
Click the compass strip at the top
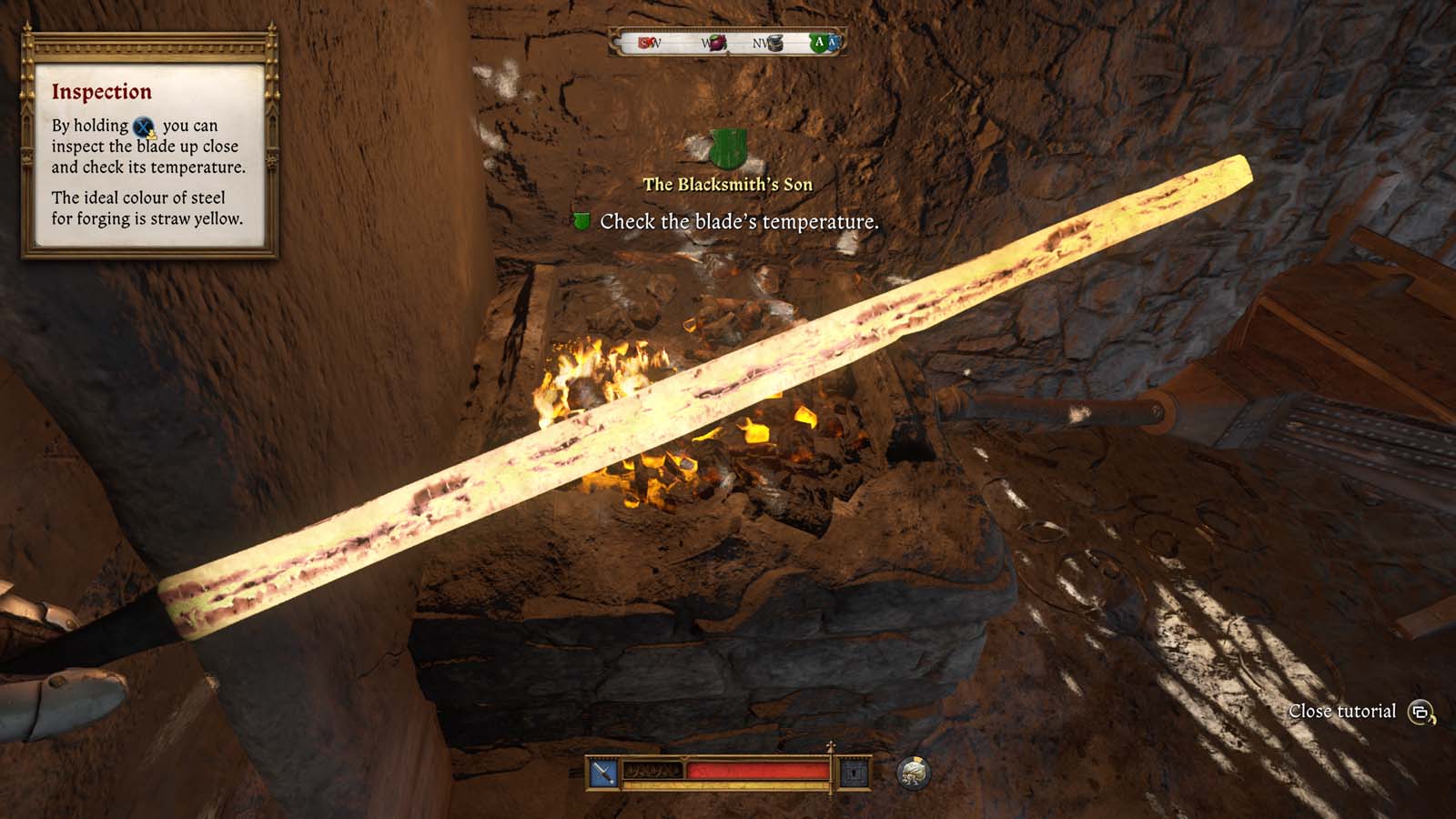pyautogui.click(x=728, y=44)
